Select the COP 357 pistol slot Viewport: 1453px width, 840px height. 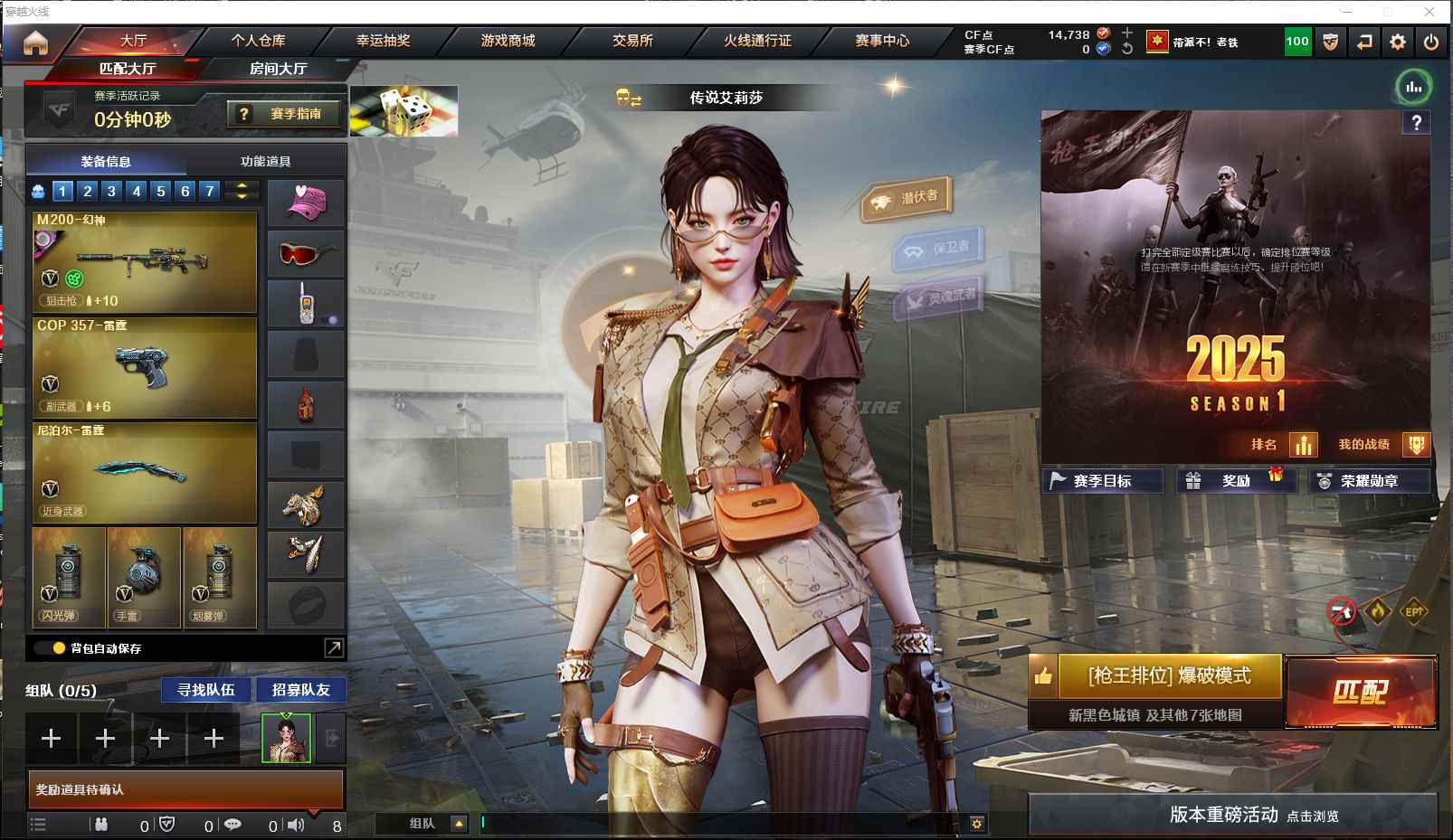[x=145, y=367]
